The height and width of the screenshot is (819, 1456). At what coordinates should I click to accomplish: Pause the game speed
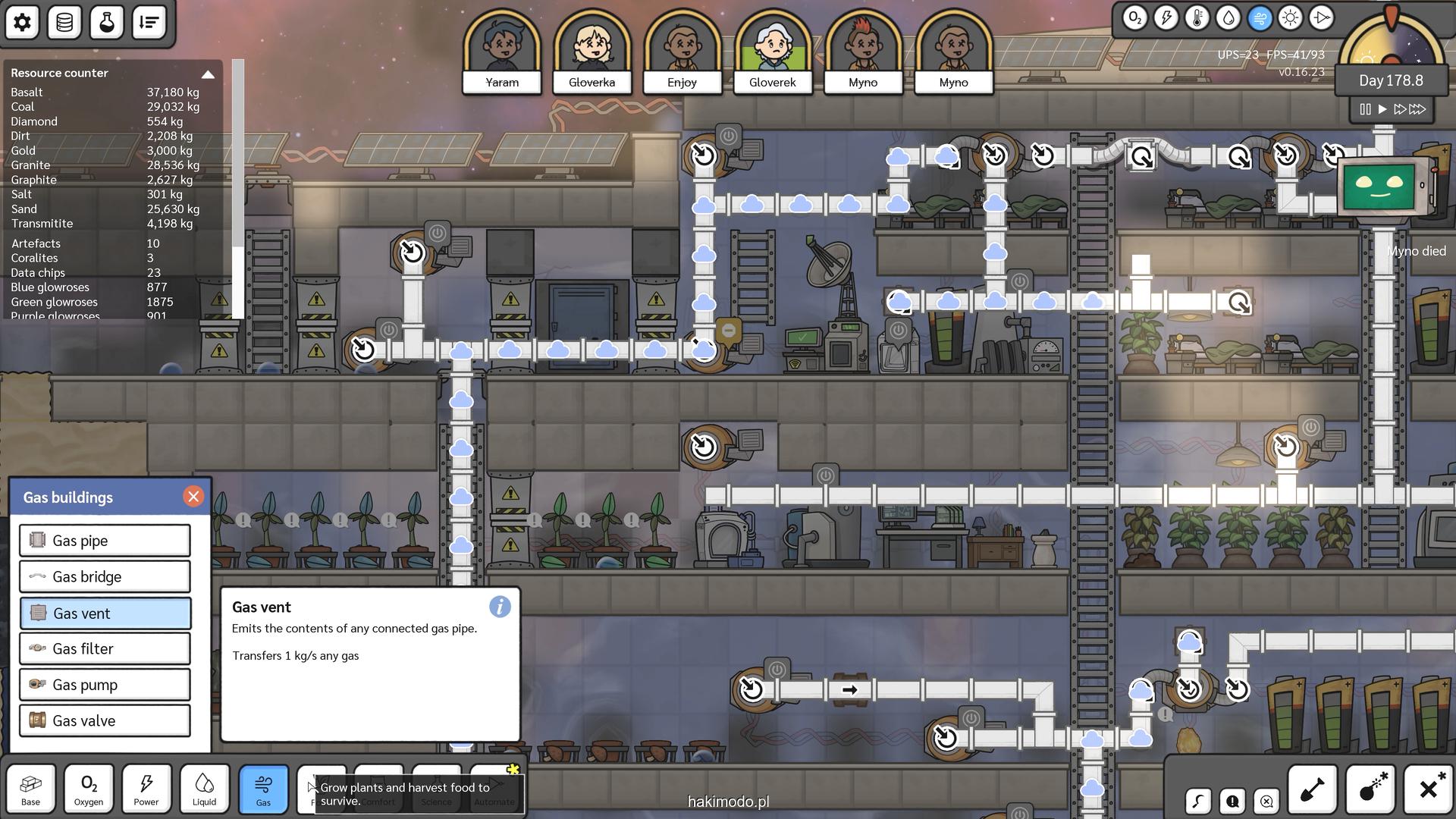1365,109
